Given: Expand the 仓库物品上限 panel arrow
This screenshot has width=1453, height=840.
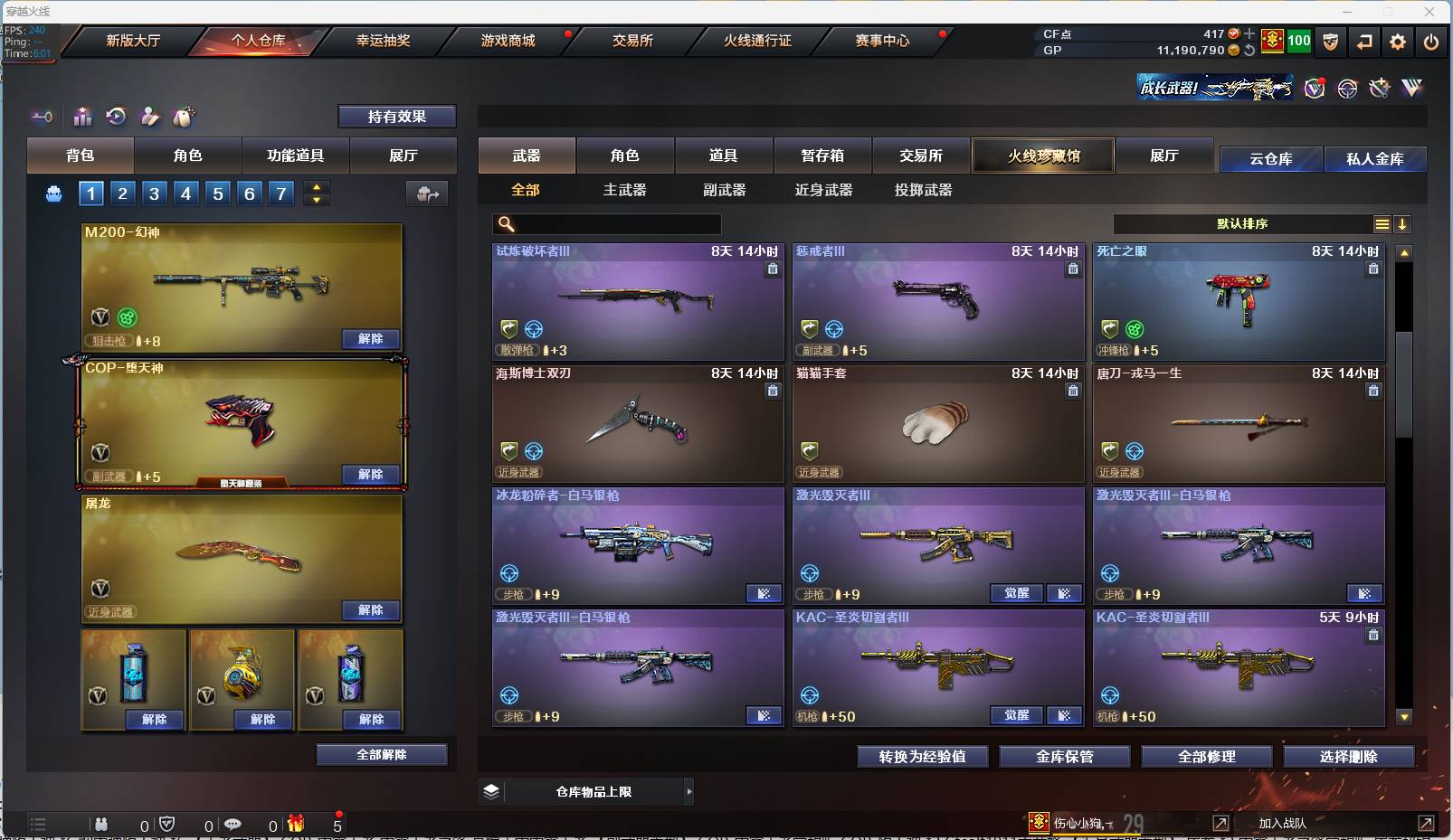Looking at the screenshot, I should (x=689, y=791).
